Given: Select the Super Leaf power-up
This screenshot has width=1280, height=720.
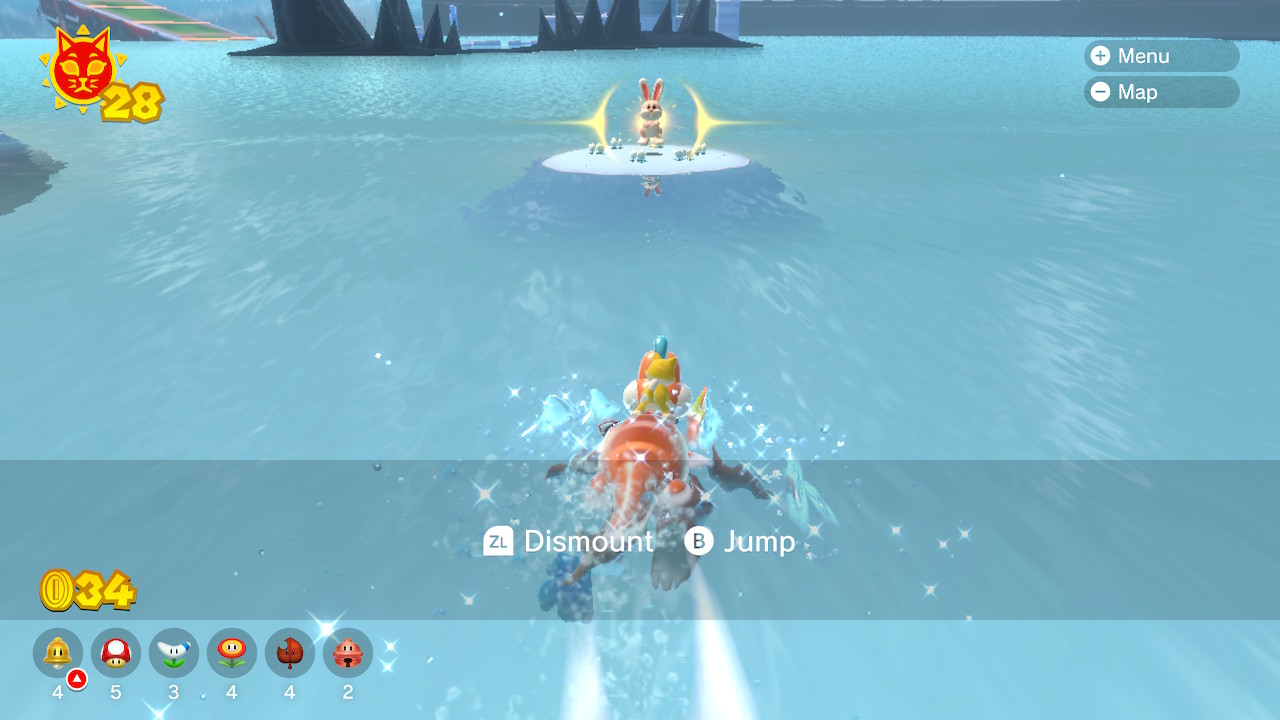Looking at the screenshot, I should coord(290,653).
